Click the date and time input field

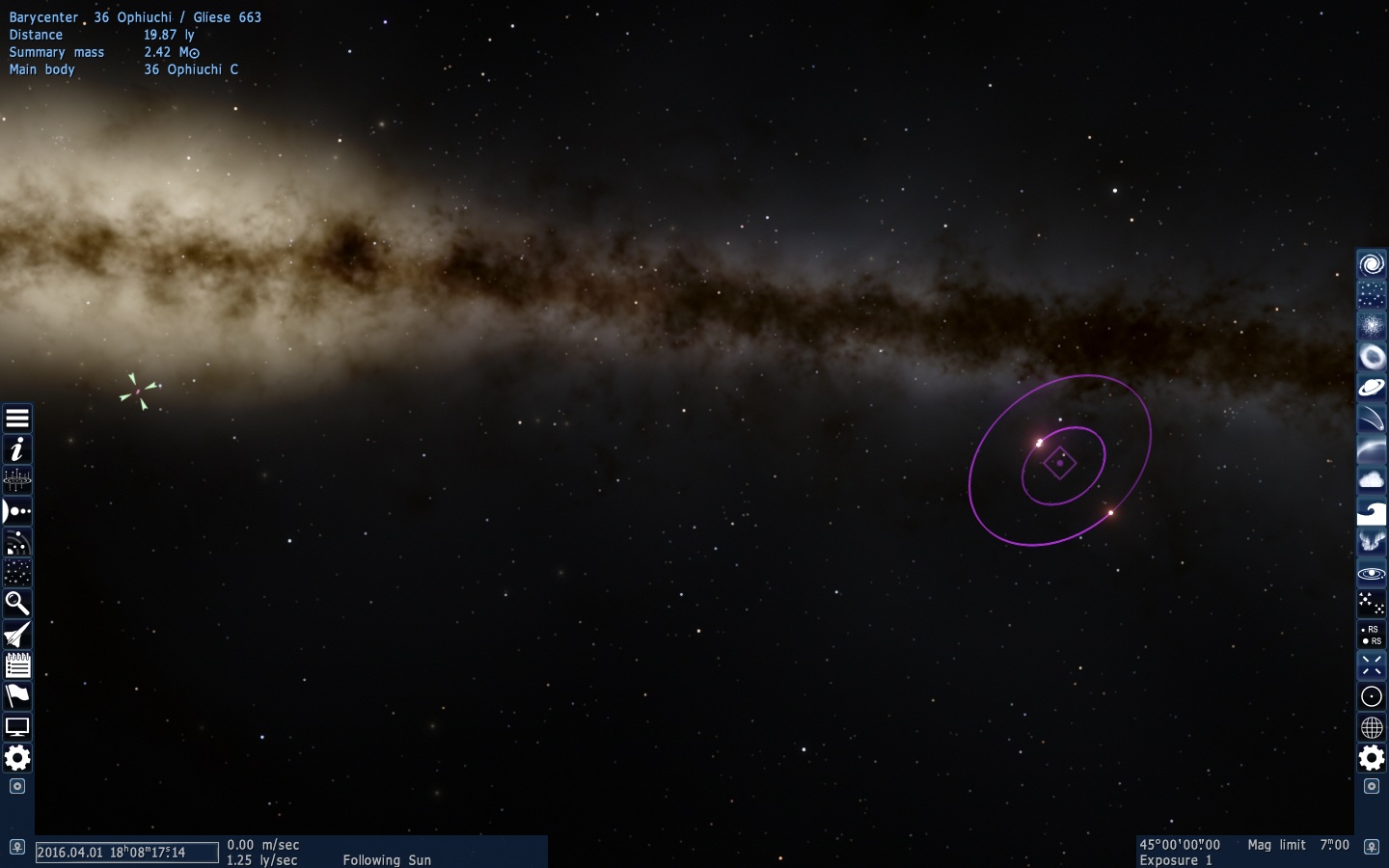(x=126, y=853)
